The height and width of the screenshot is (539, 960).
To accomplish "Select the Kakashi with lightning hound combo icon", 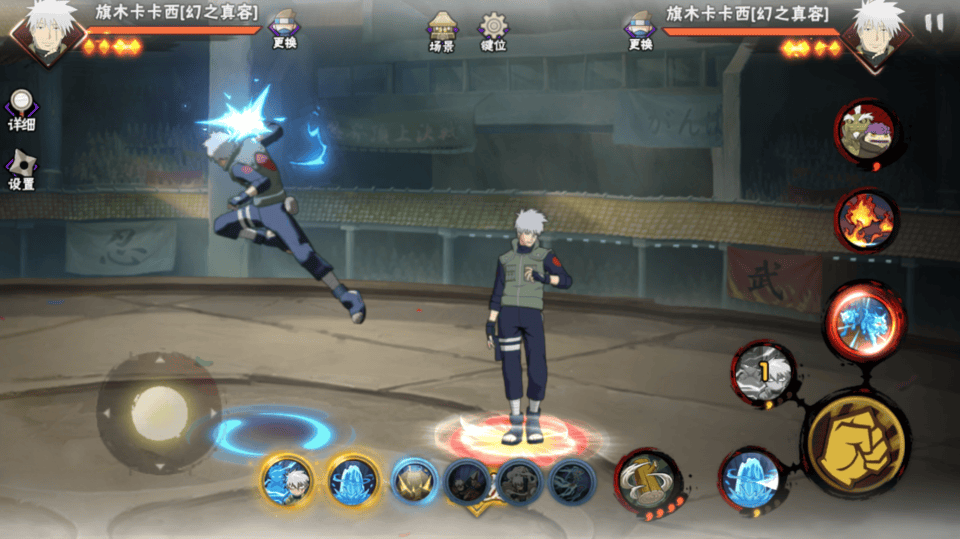I will click(x=287, y=481).
